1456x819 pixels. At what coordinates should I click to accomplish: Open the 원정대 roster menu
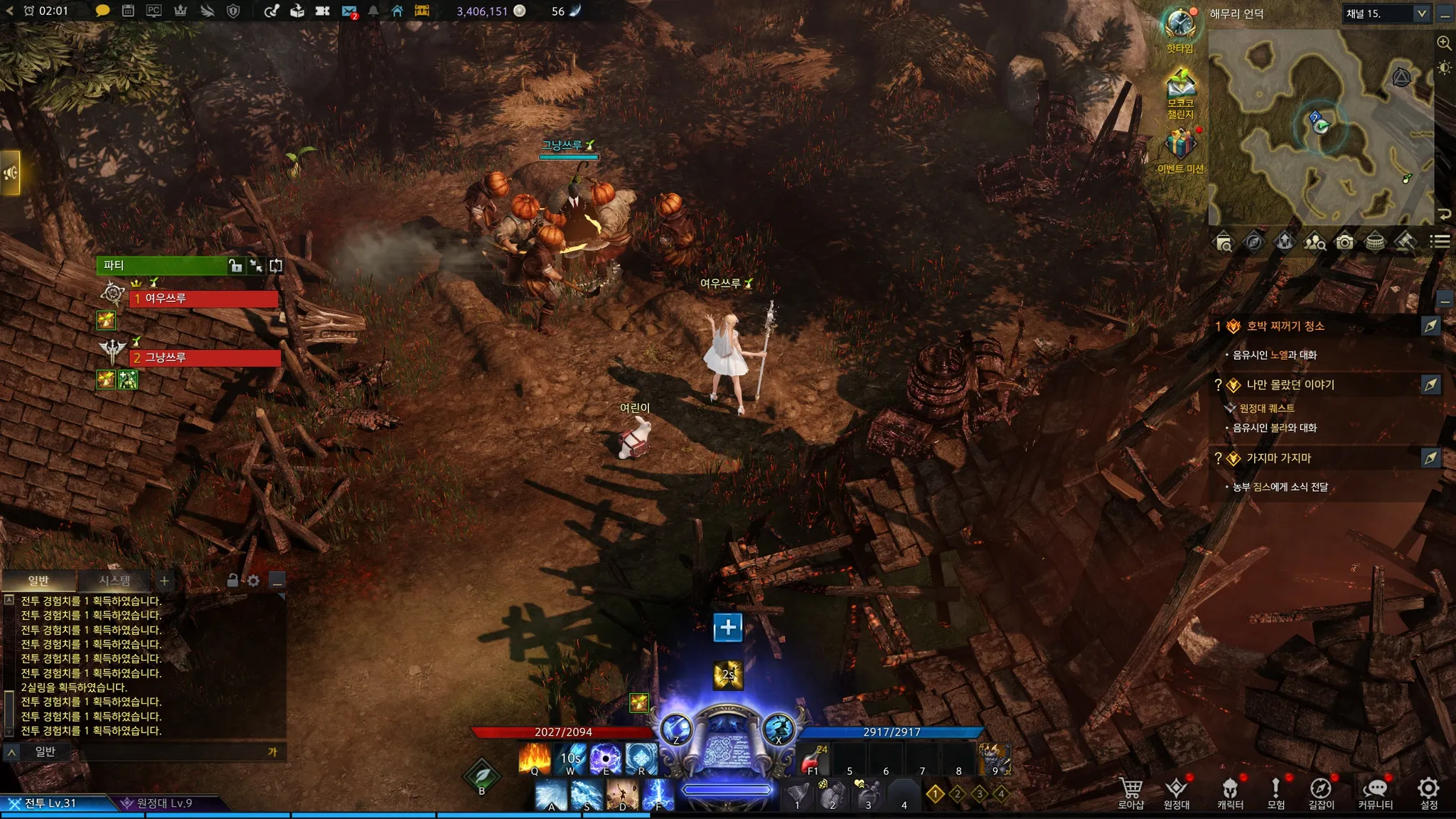coord(1177,793)
